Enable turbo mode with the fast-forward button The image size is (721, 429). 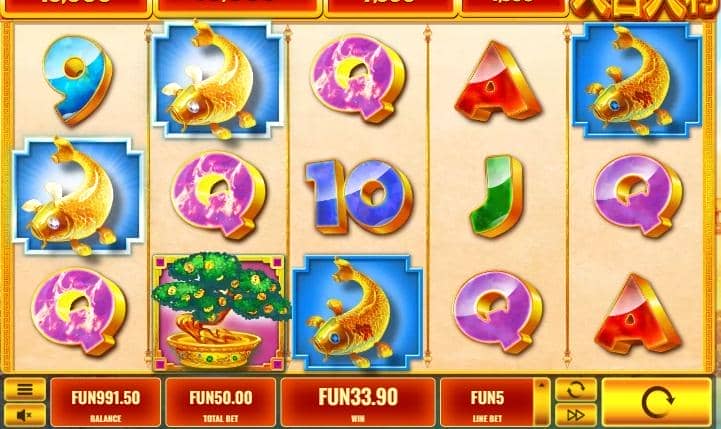(x=575, y=414)
